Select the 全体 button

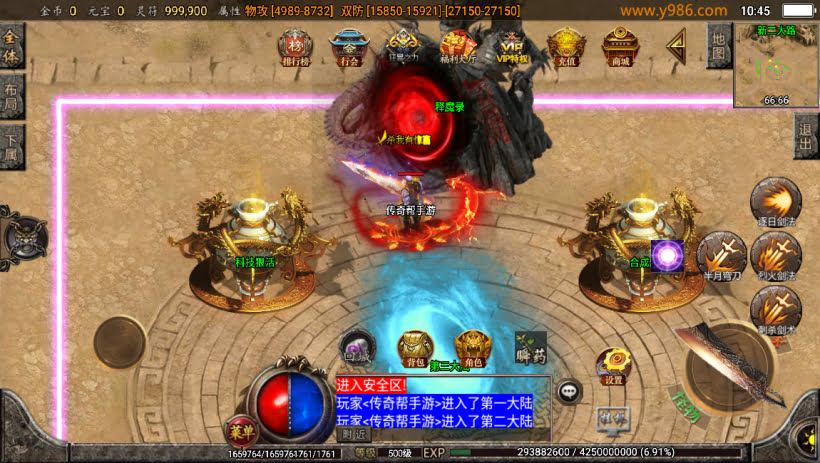(12, 46)
